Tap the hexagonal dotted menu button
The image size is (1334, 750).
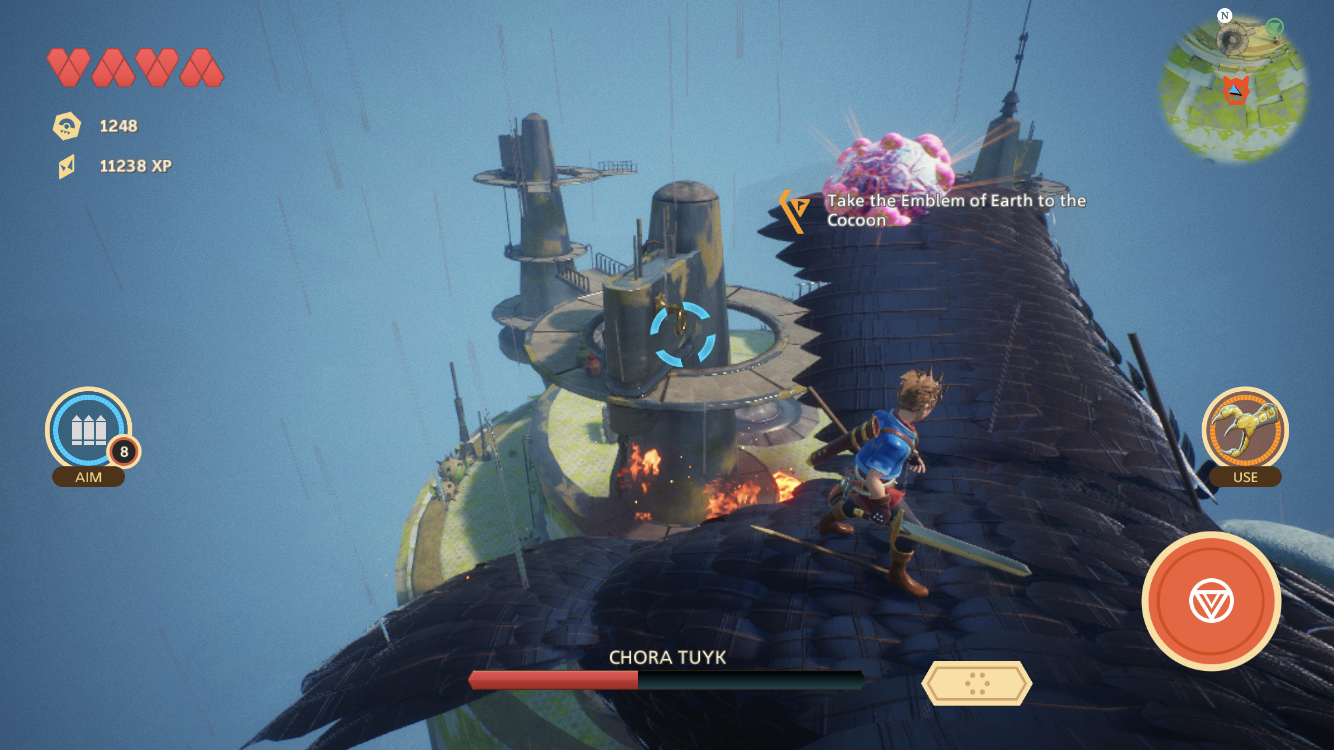[x=976, y=683]
